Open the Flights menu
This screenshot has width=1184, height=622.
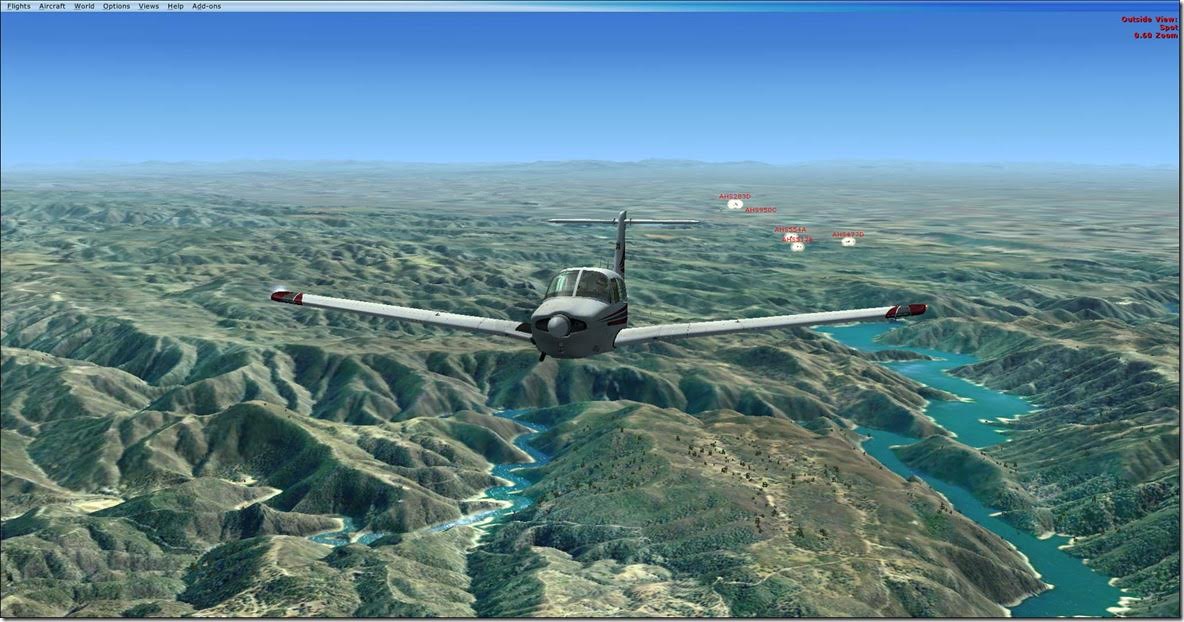pos(19,6)
